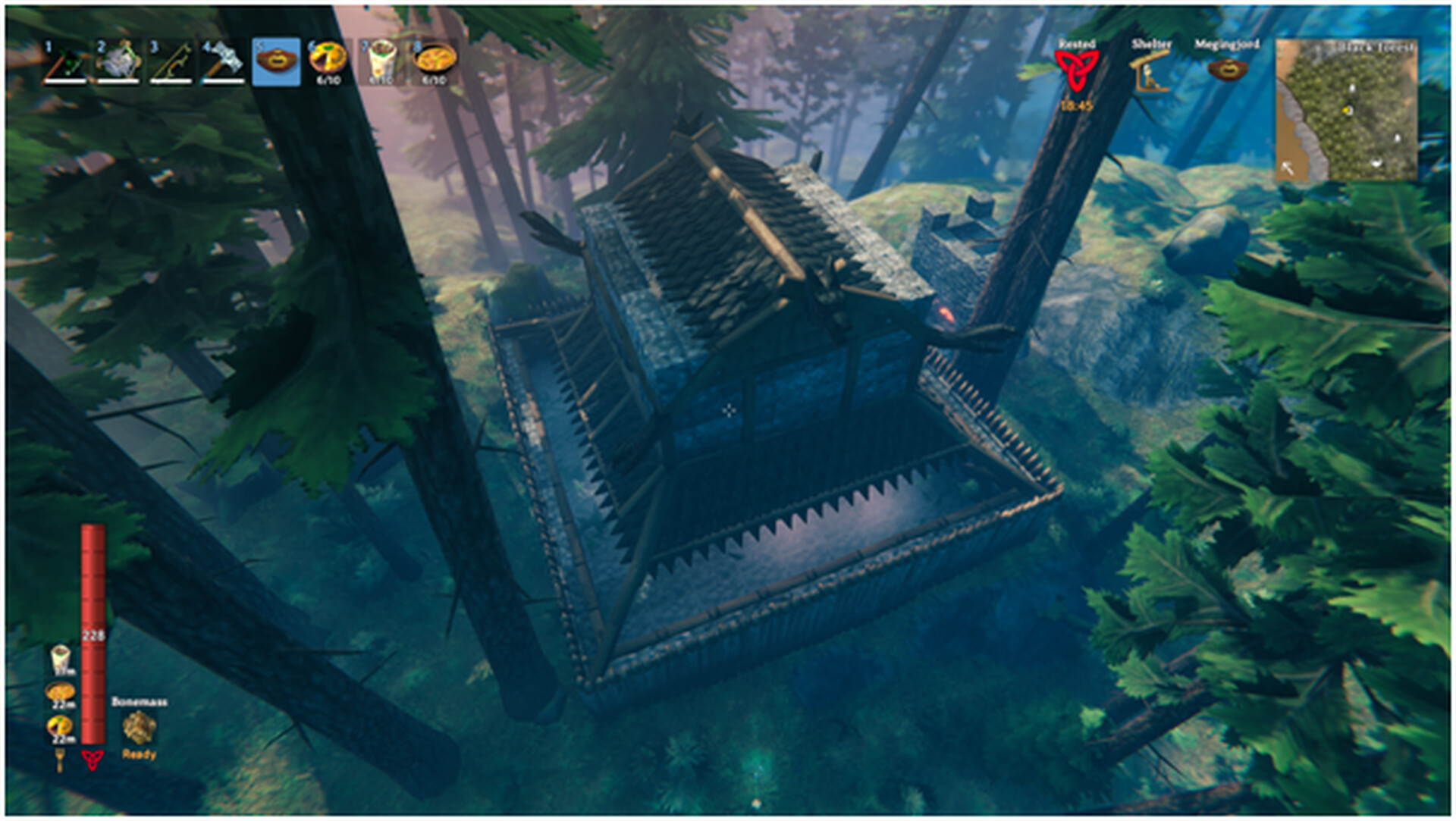Screen dimensions: 1456x821
Task: Select the stone axe in hotbar slot 4
Action: [220, 61]
